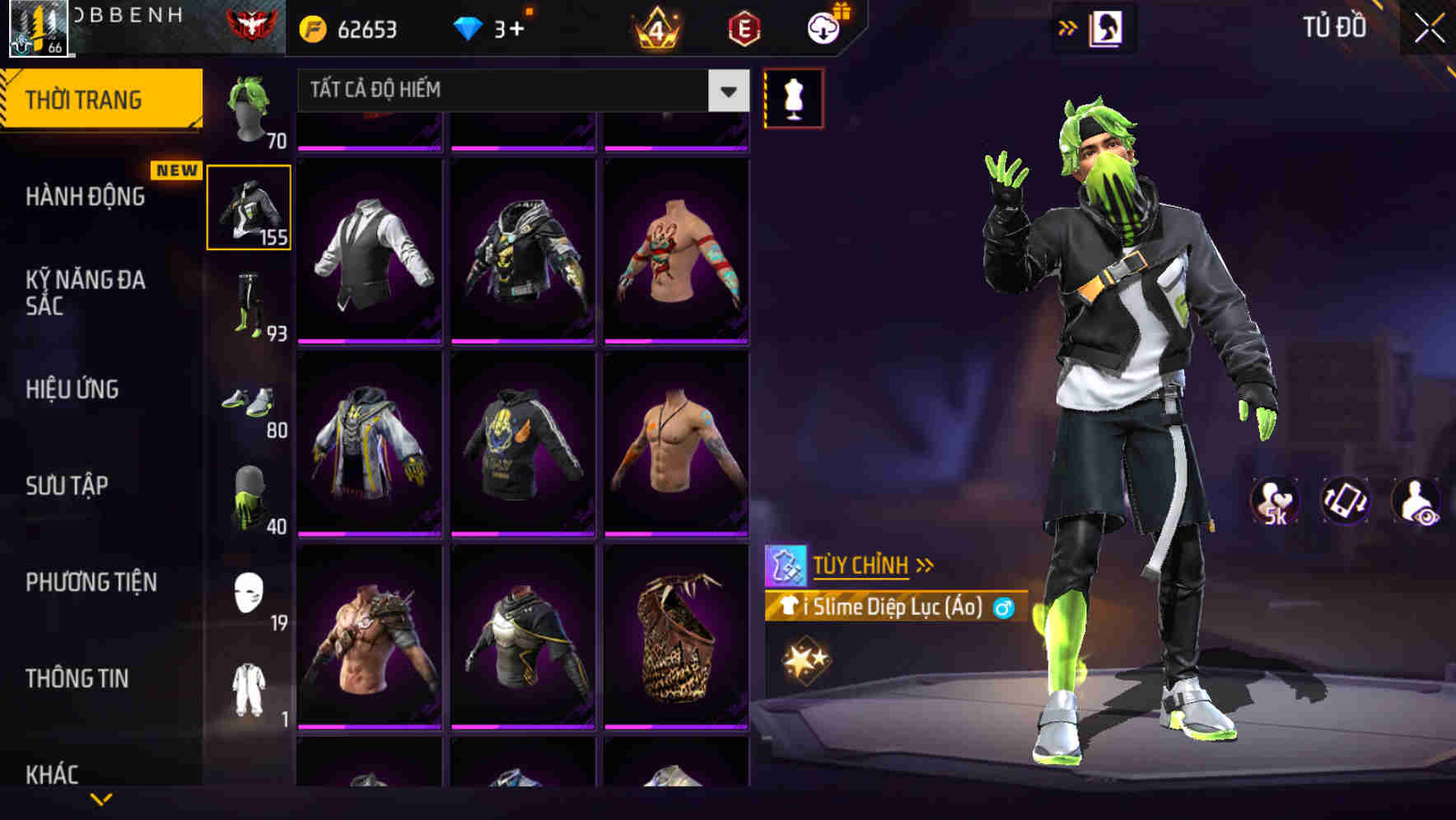
Task: Click the TÙY CHỈNH link
Action: coord(863,565)
